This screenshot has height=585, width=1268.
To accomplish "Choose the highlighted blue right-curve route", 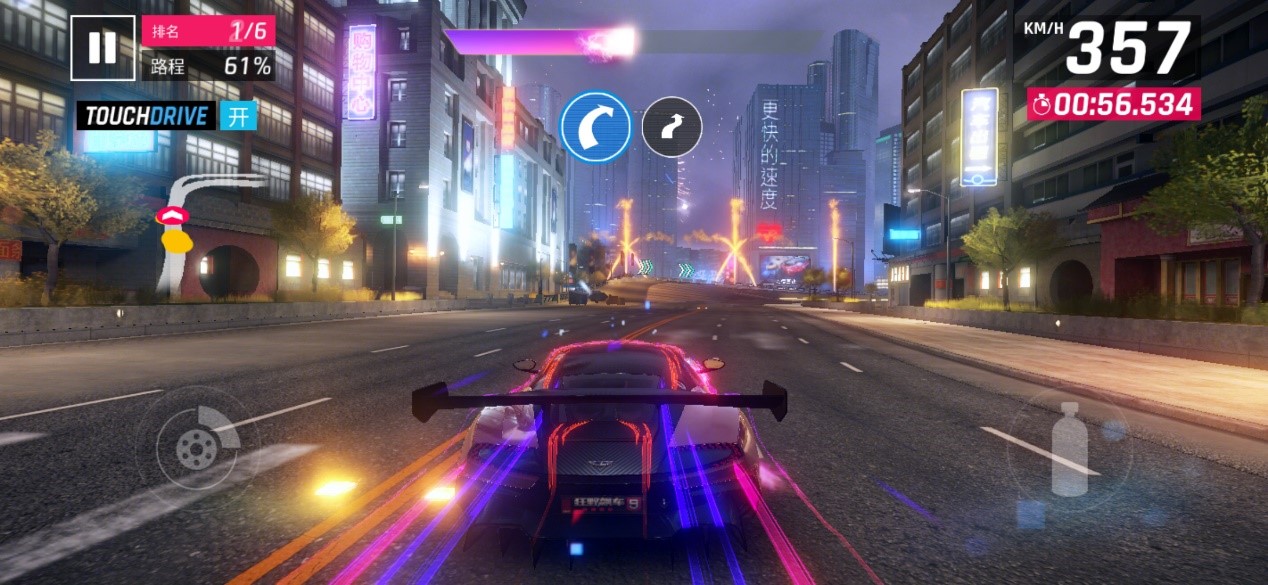I will (595, 127).
